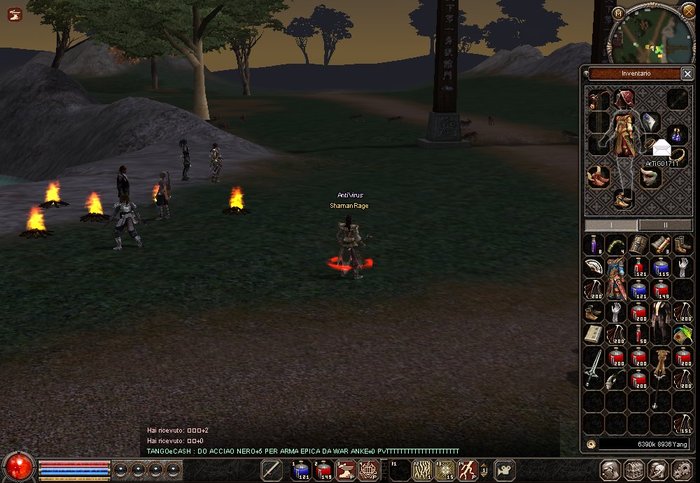Switch to inventory page I

tap(611, 225)
